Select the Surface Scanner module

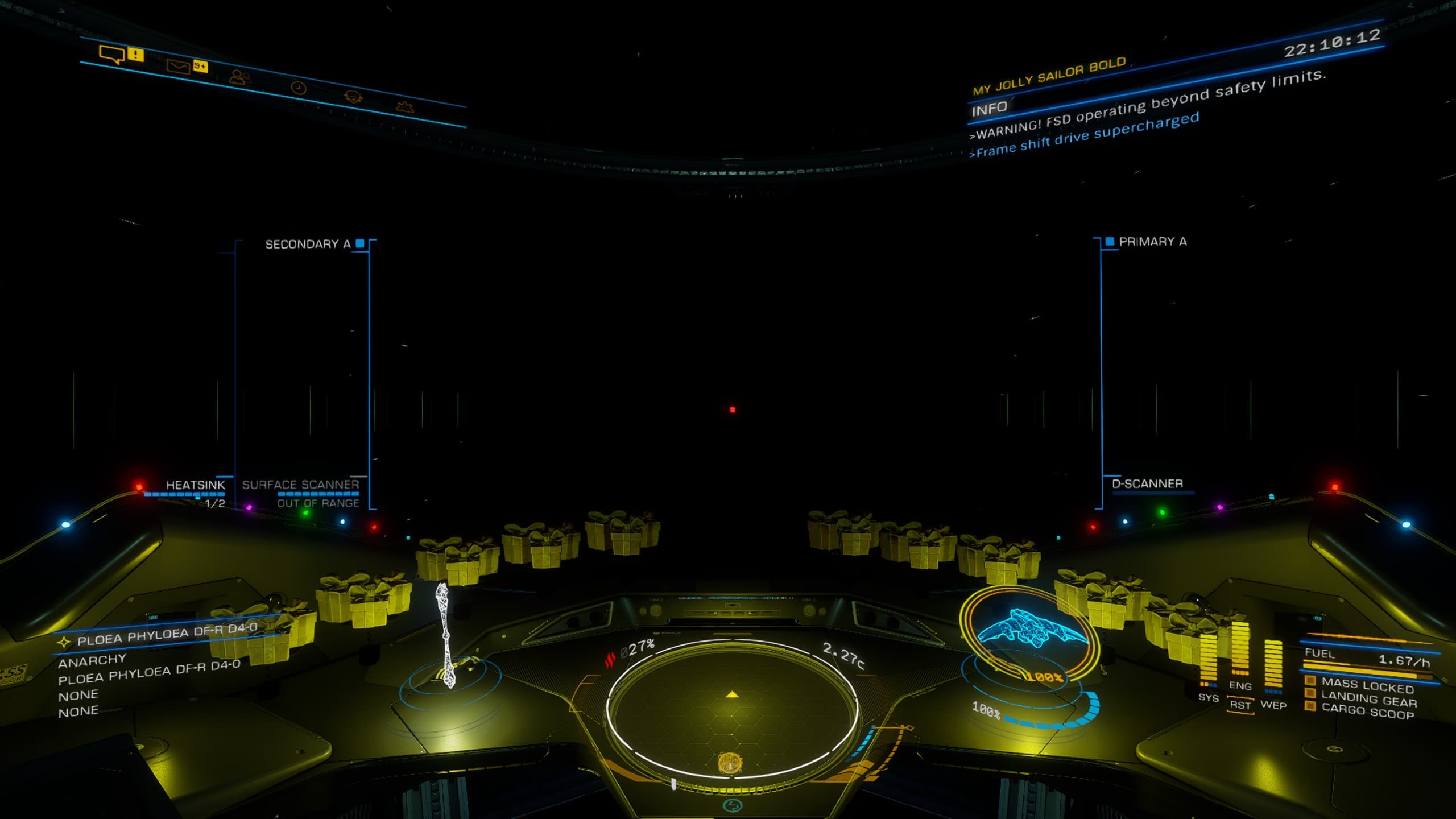pos(300,485)
